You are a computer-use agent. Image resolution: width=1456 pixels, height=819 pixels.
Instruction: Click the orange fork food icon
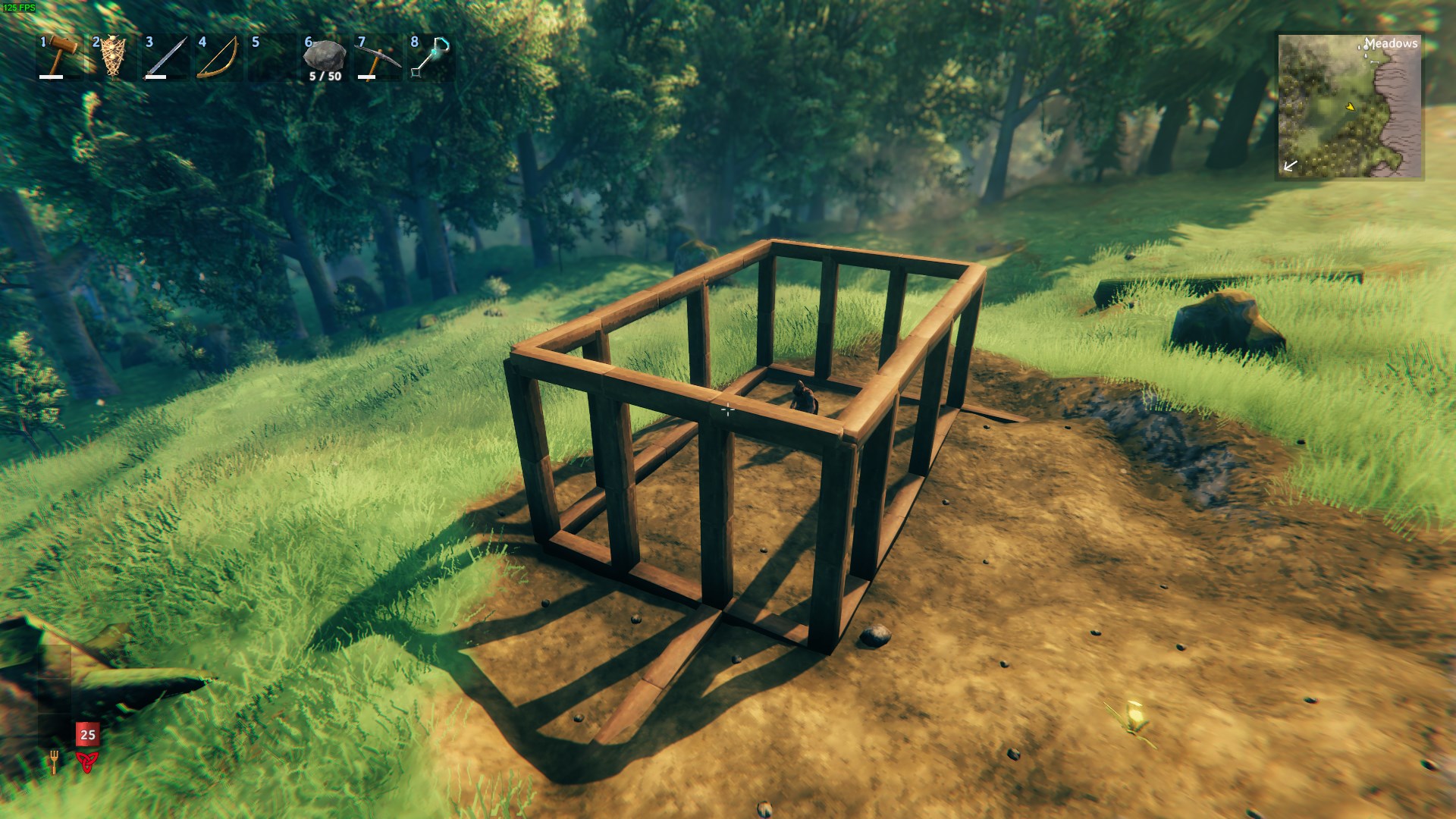[54, 761]
